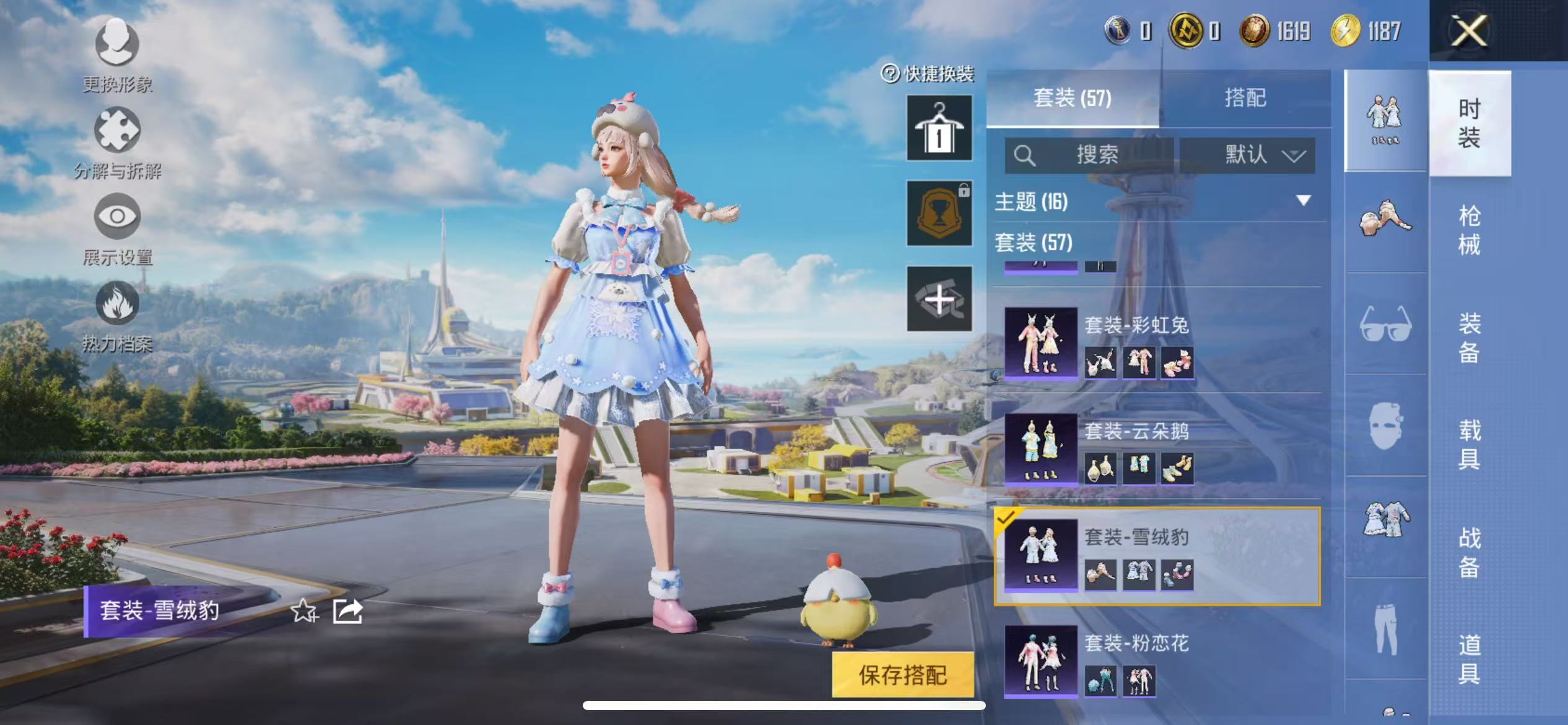Share the current outfit via share arrow

(347, 611)
